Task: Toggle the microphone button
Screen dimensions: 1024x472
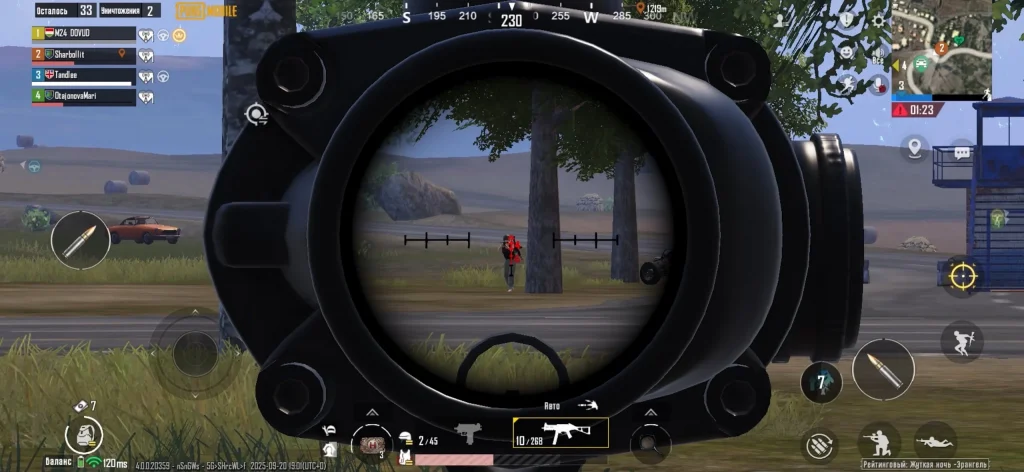Action: [x=879, y=84]
